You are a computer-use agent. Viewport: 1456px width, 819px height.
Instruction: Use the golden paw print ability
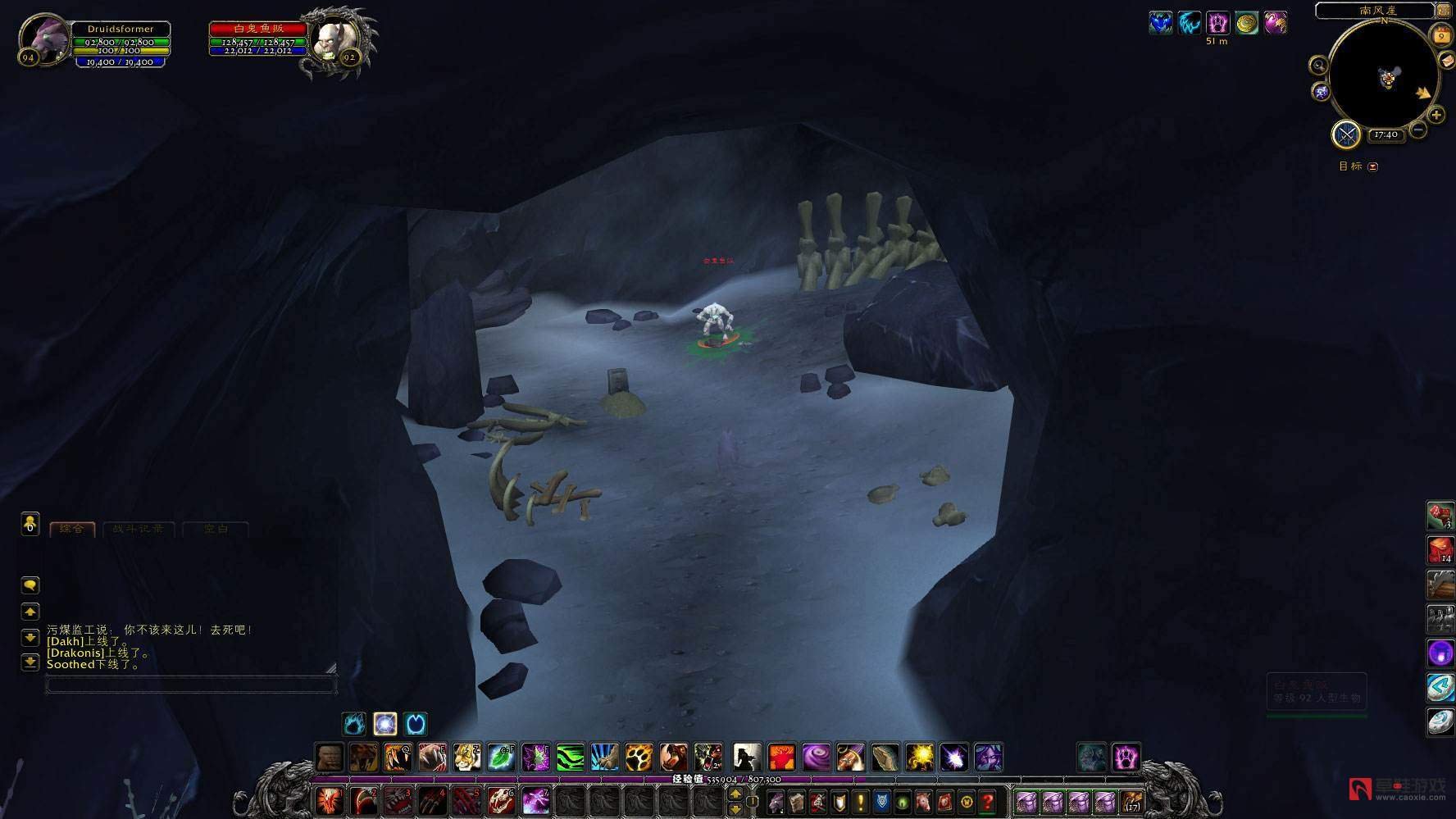tap(639, 758)
